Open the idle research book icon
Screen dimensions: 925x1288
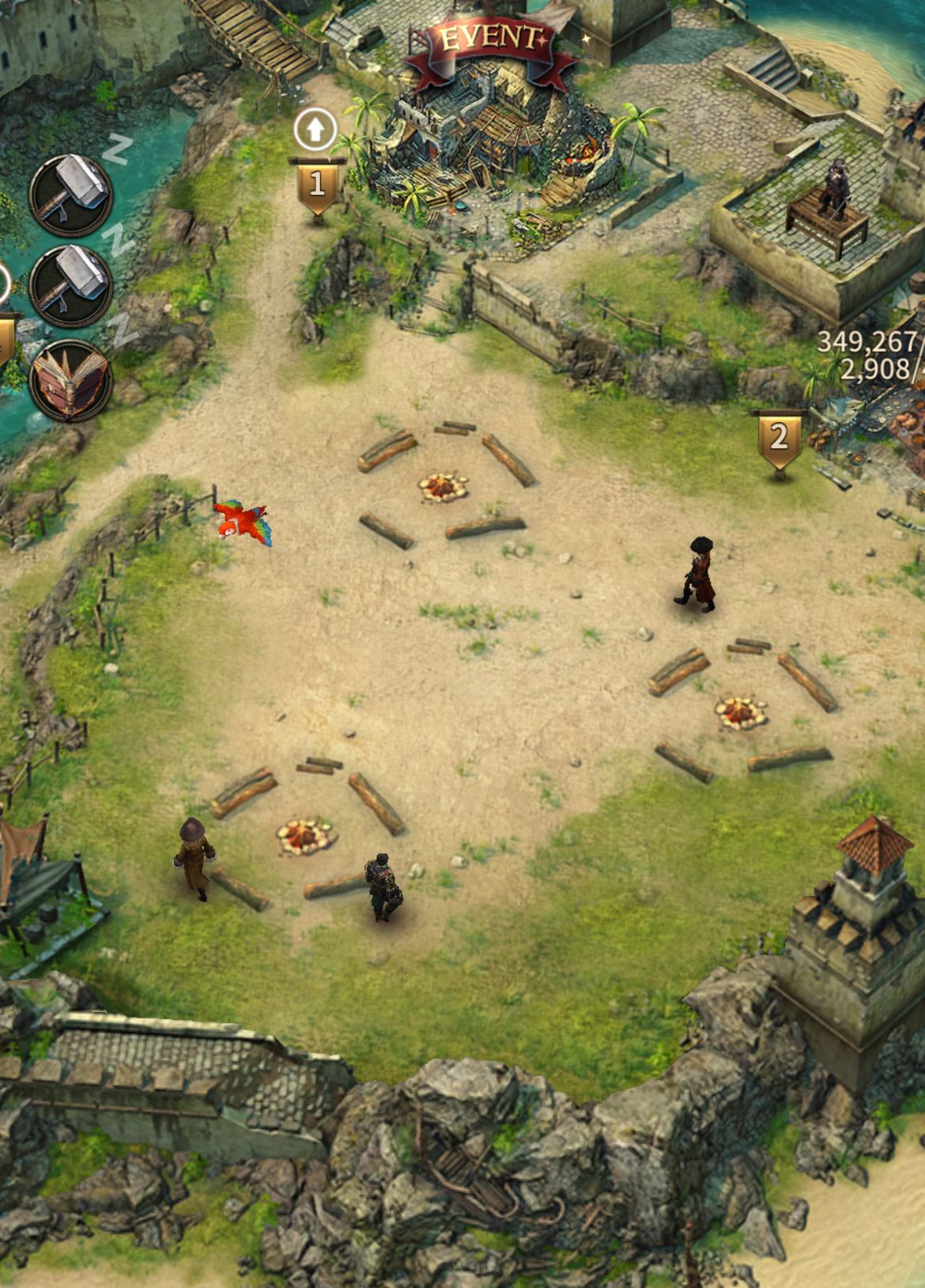point(70,380)
